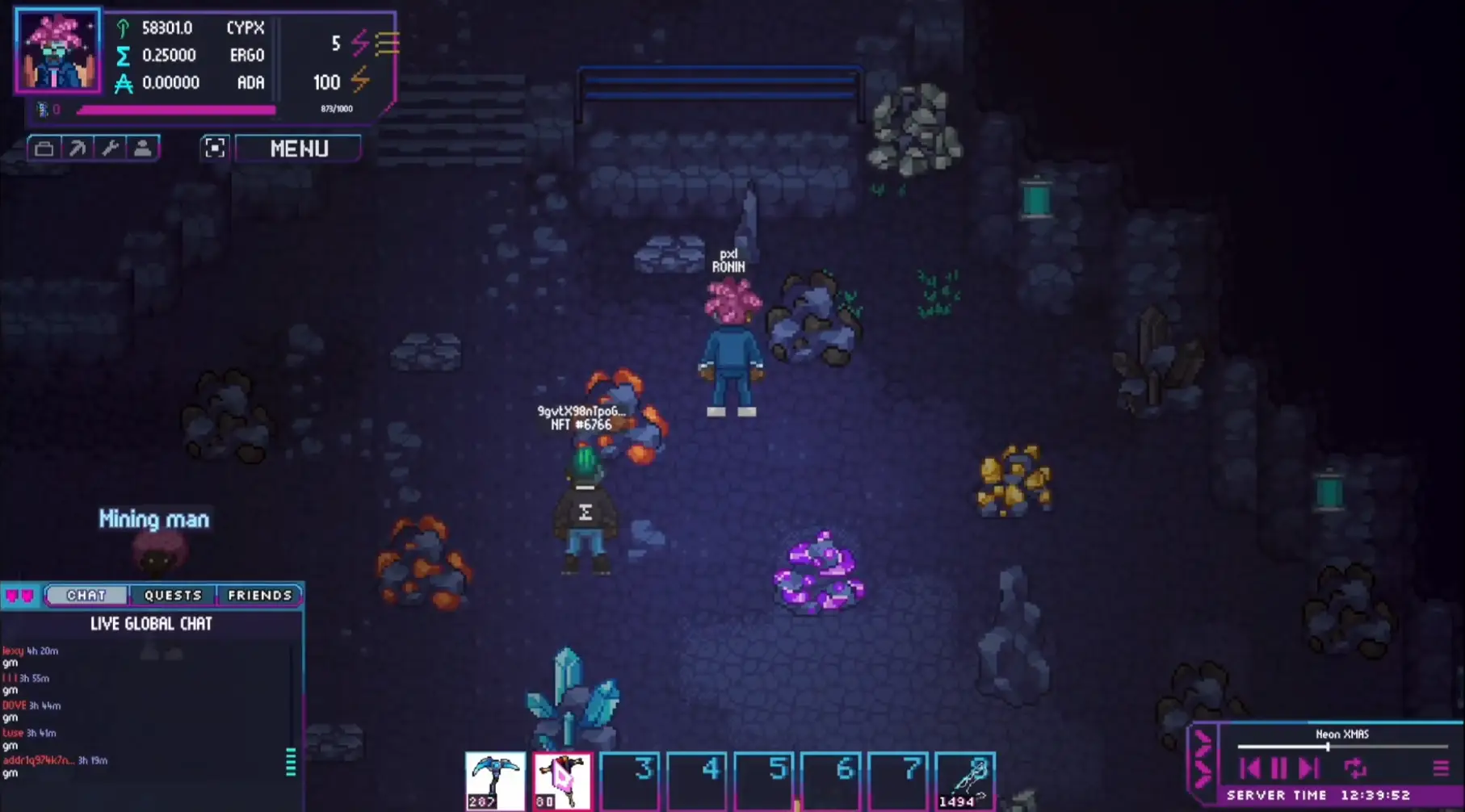Toggle fullscreen with the focus icon
This screenshot has height=812, width=1465.
214,148
